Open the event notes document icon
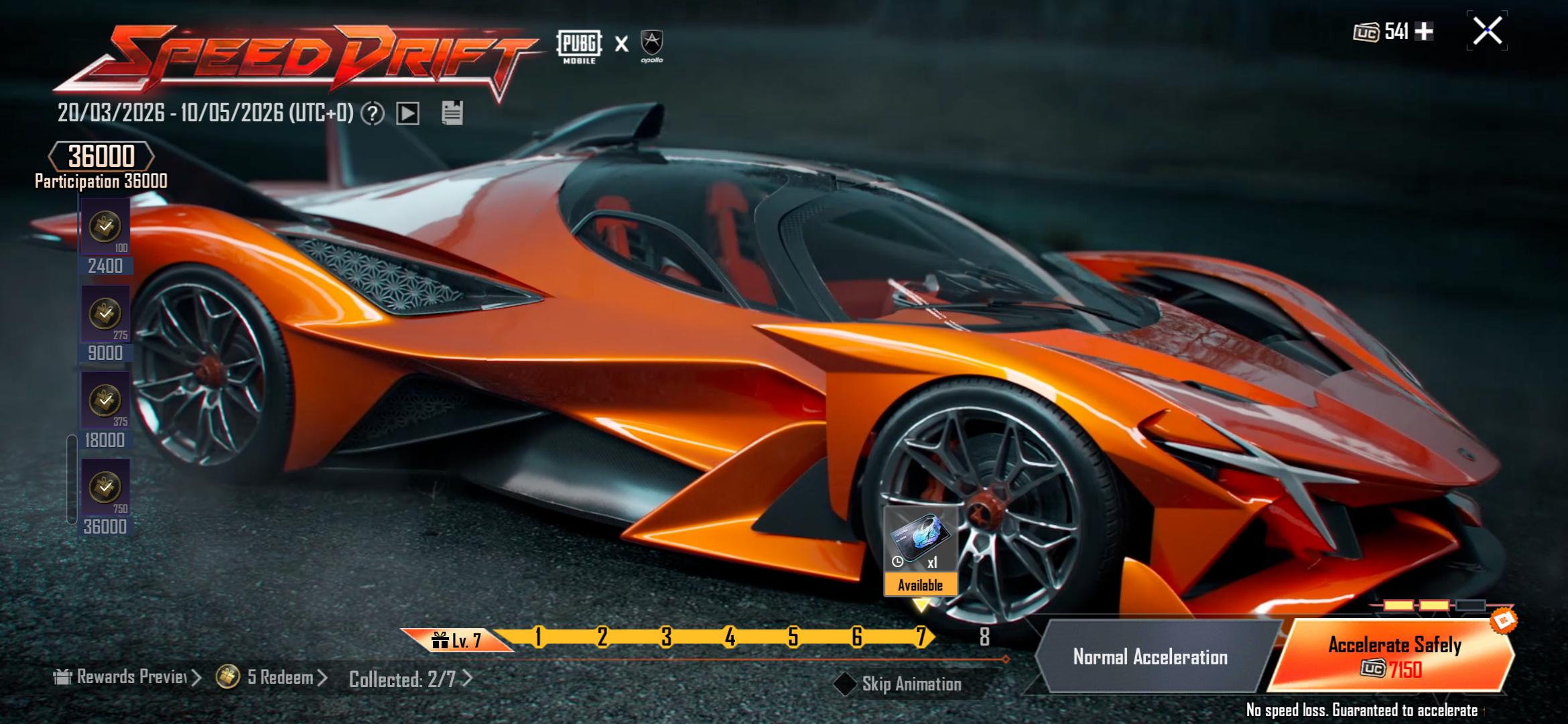 452,113
